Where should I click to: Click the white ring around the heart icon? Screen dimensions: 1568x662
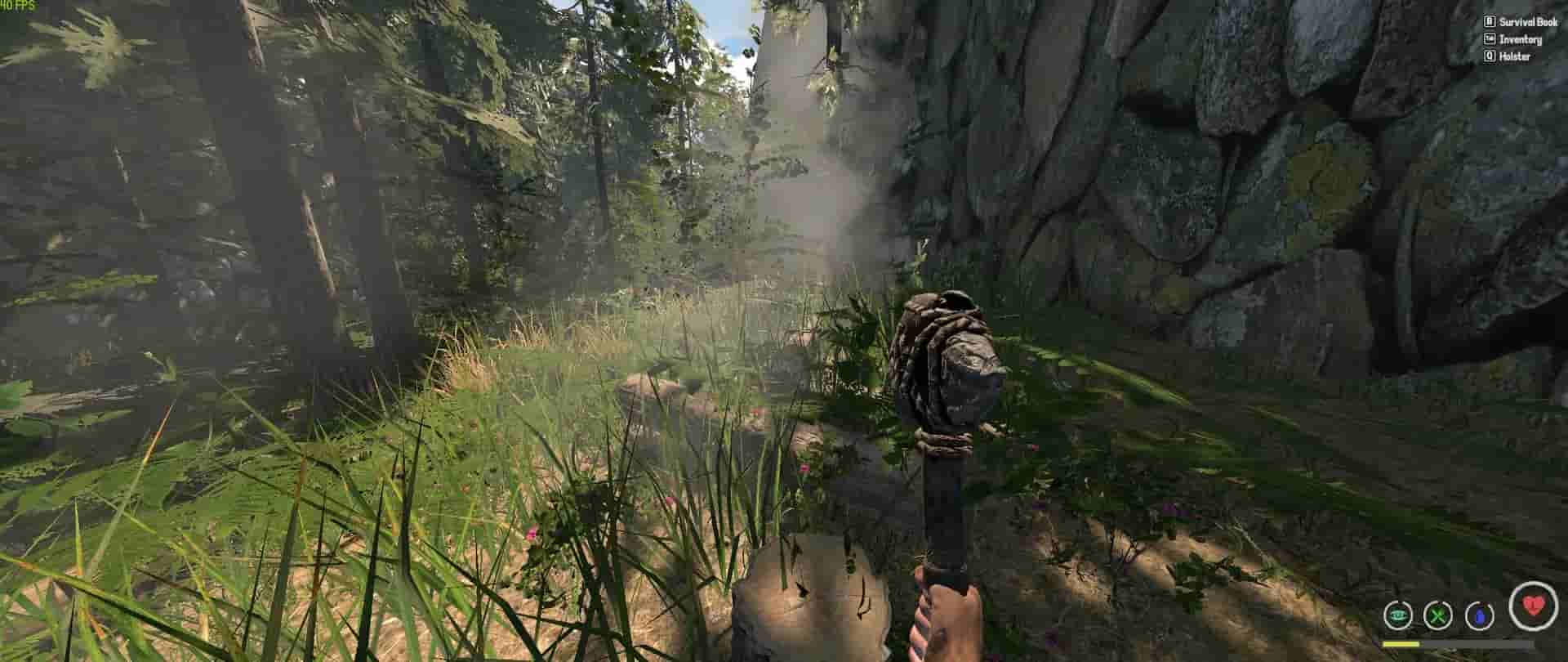(1512, 608)
